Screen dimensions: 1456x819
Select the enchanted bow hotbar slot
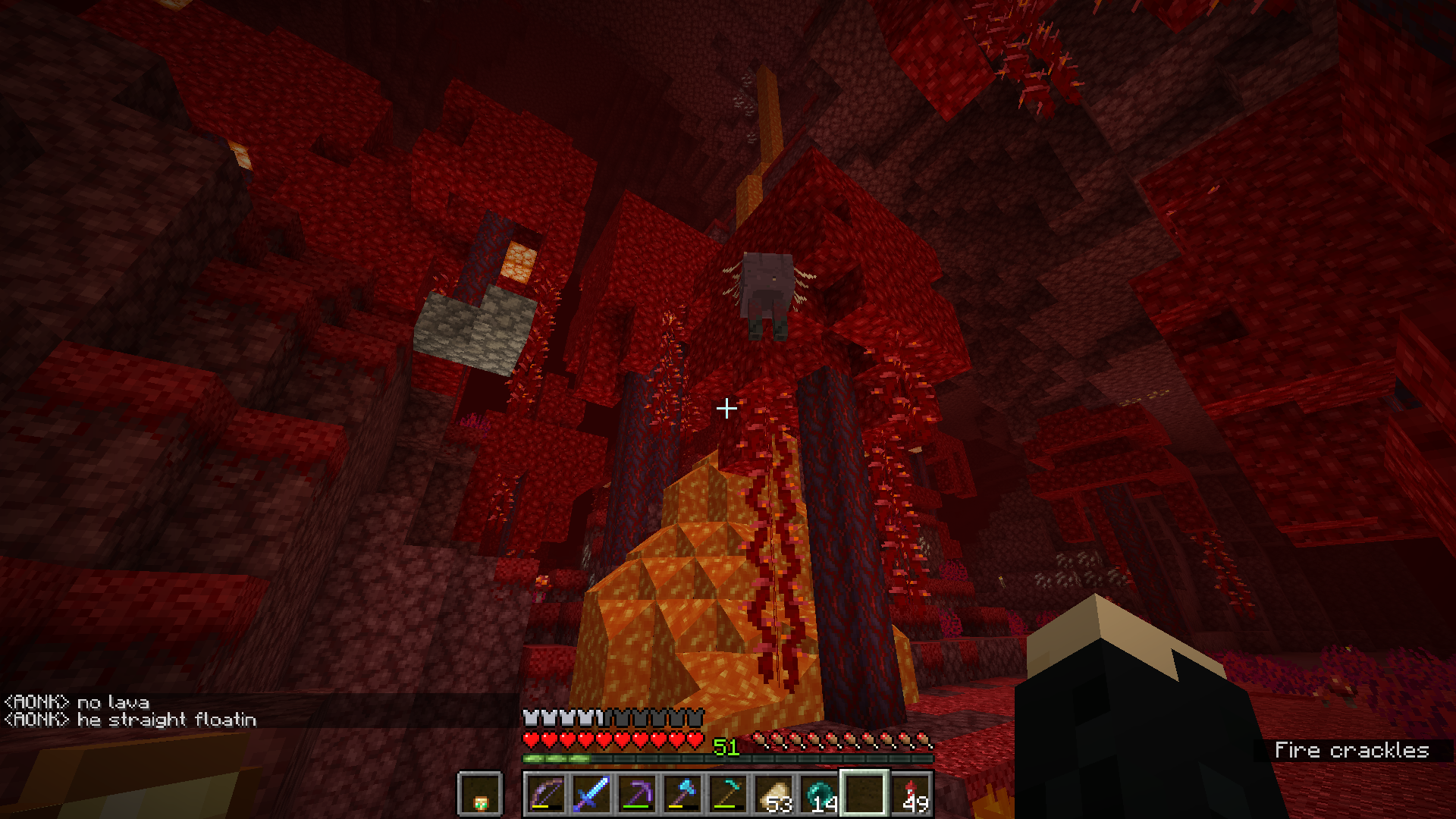pyautogui.click(x=546, y=794)
